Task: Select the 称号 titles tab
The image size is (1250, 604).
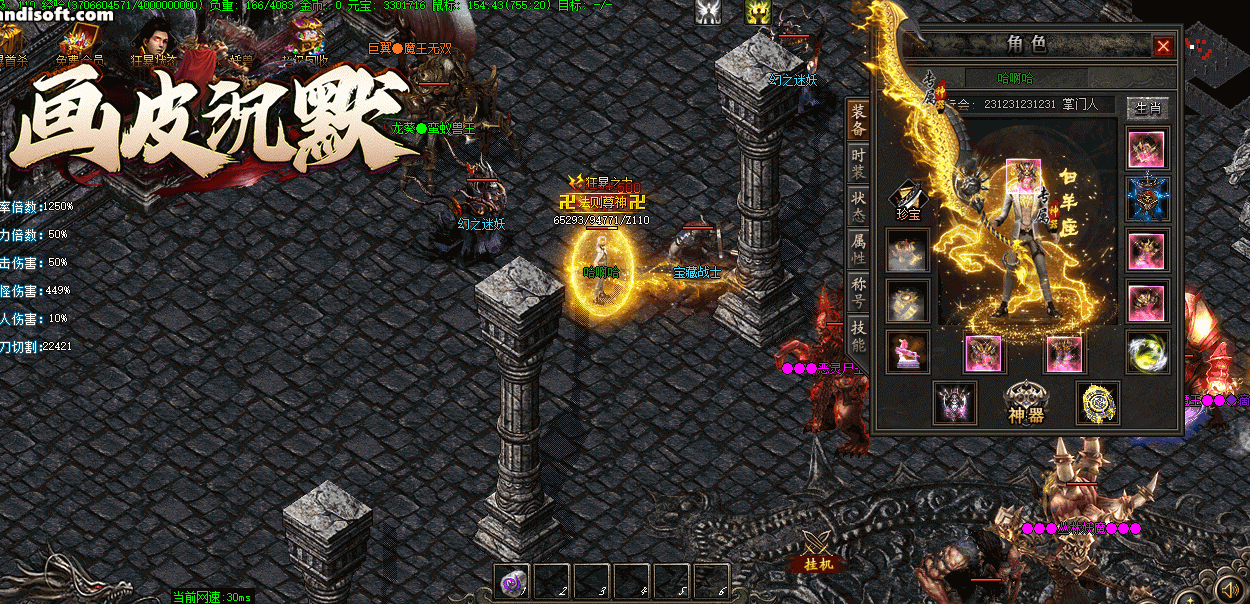Action: pyautogui.click(x=858, y=291)
